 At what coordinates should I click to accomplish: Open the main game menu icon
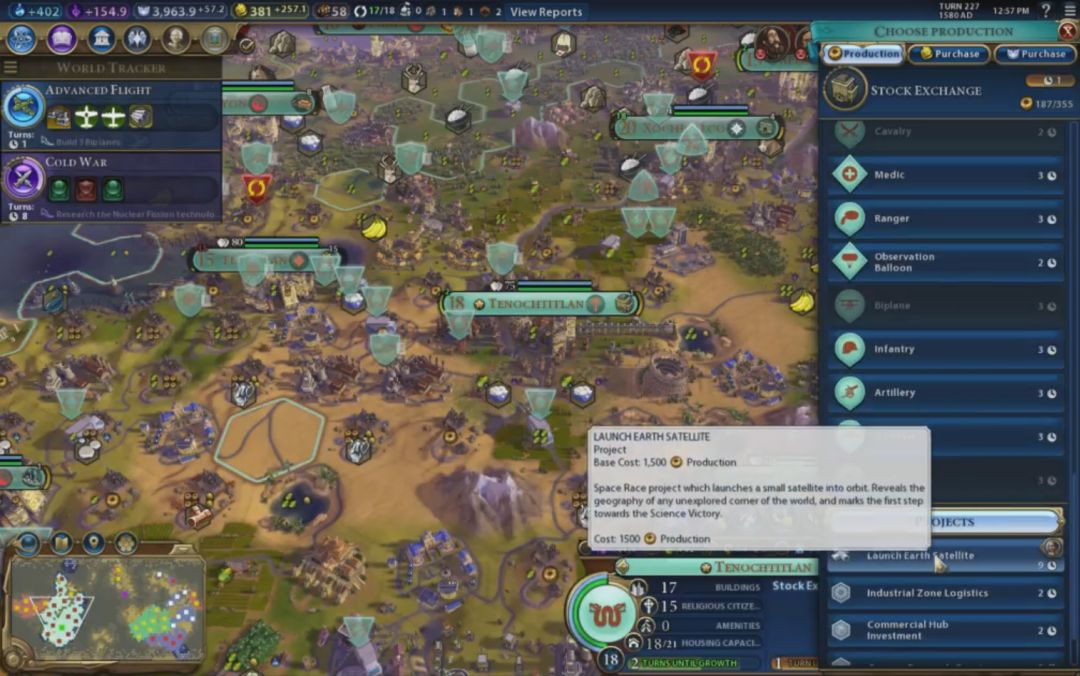click(1067, 11)
